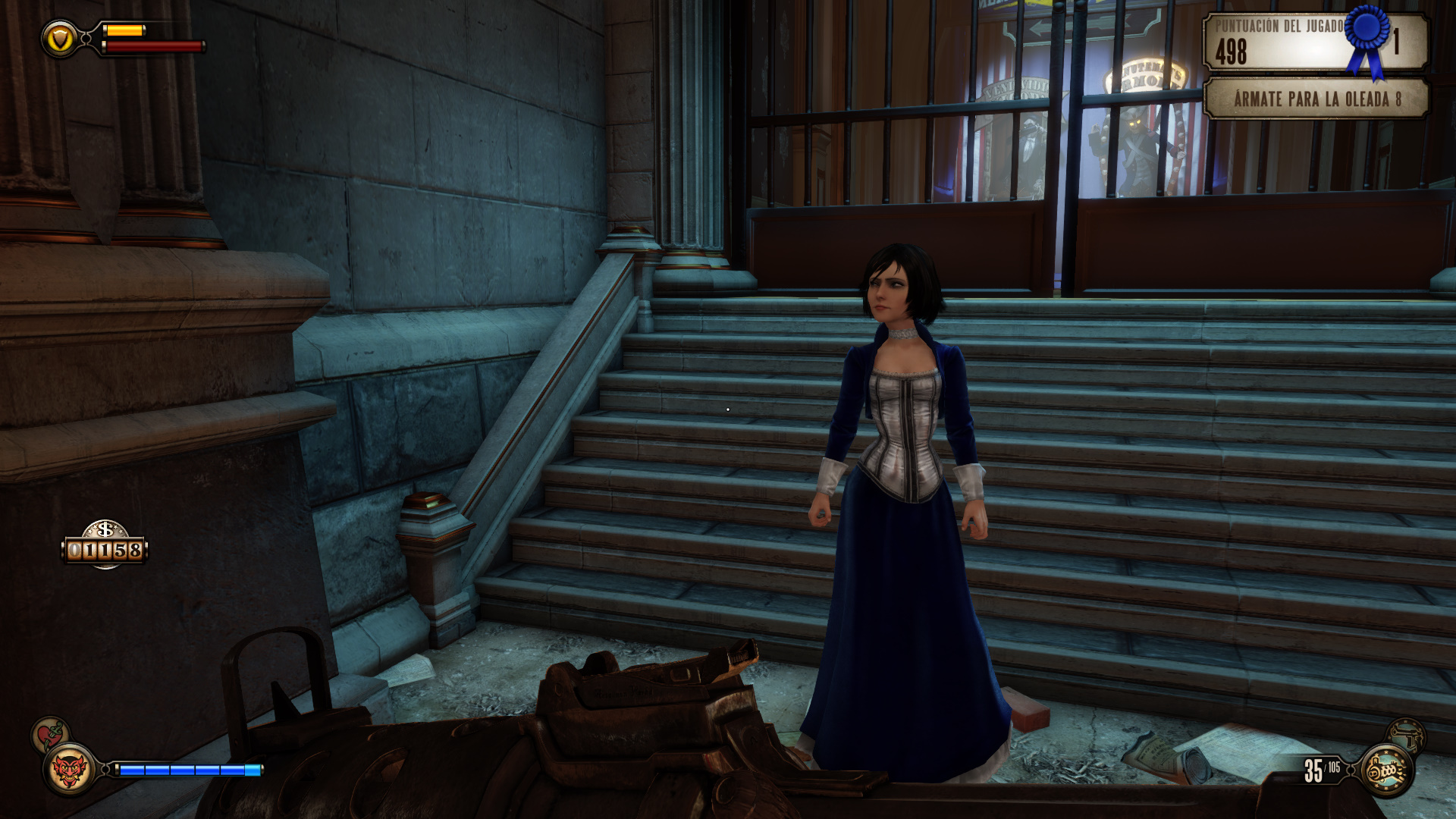Select the Devil's Kiss vigor icon

69,770
